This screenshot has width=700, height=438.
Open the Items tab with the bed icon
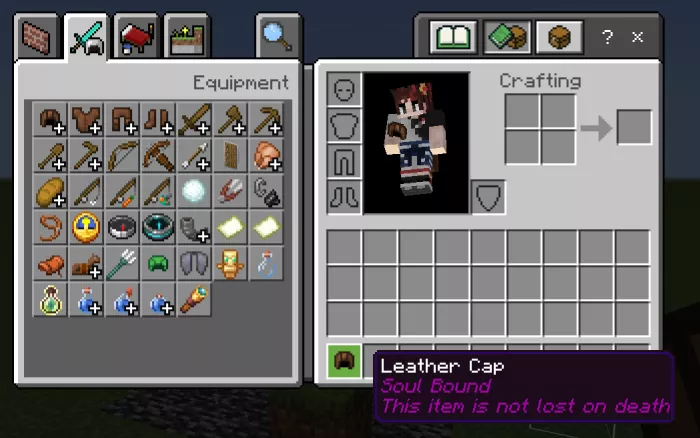coord(136,38)
